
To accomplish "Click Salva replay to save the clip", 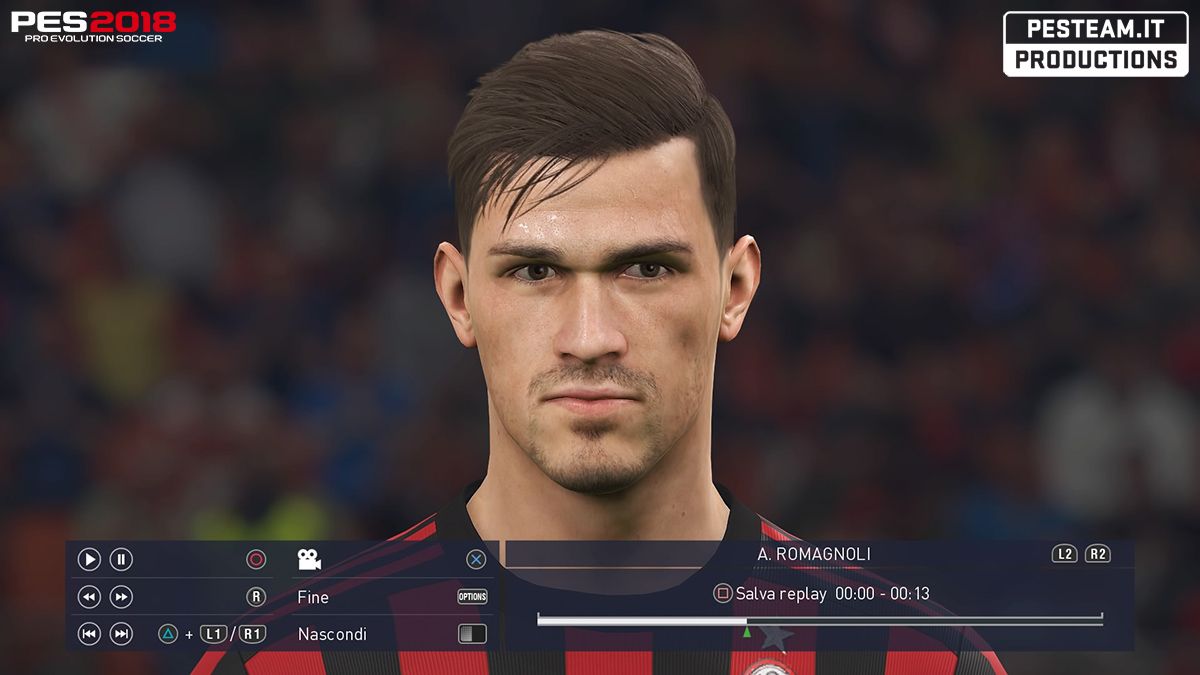I will [x=780, y=594].
